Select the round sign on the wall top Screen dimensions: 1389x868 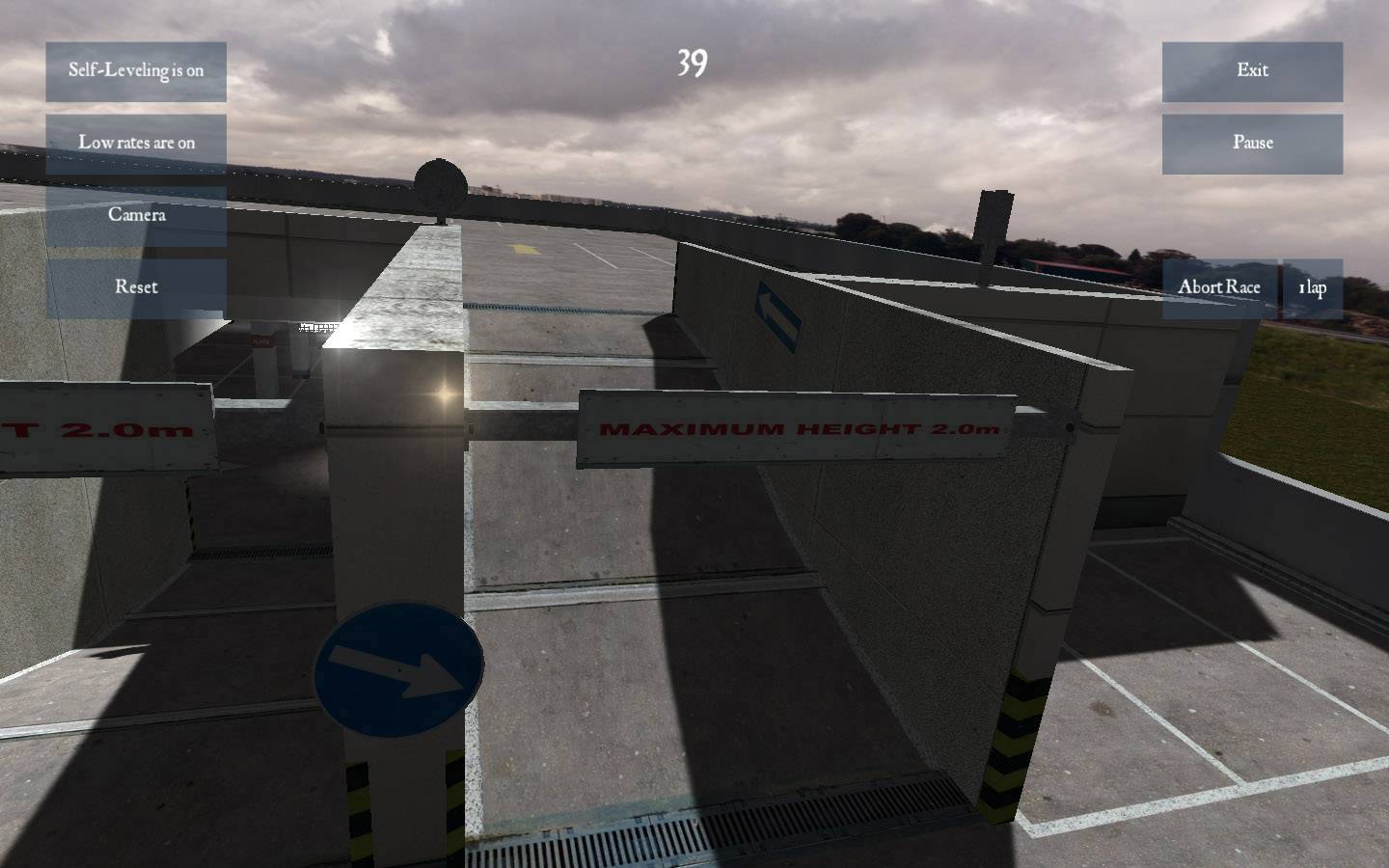[x=440, y=182]
